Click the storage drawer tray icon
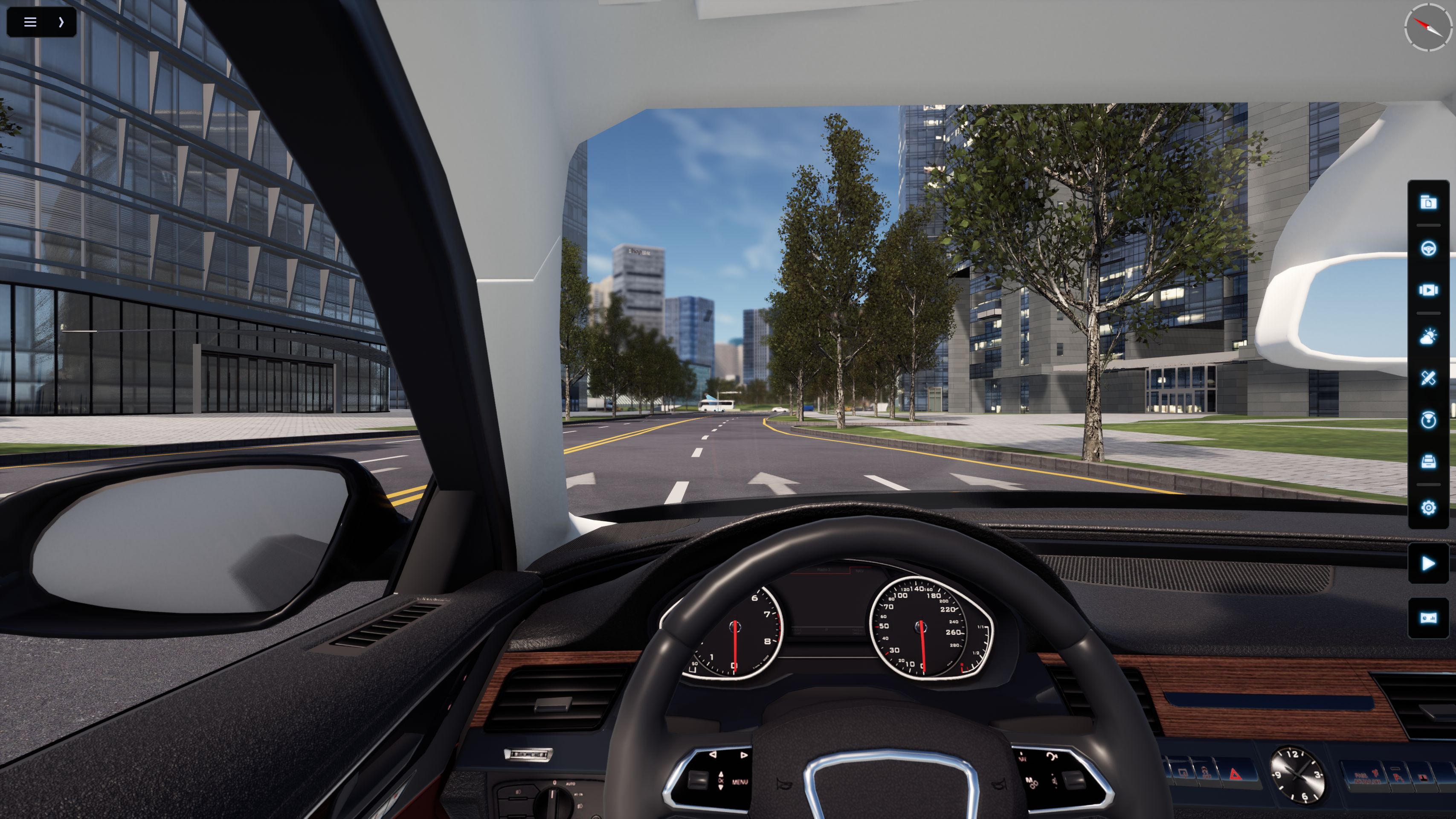Screen dimensions: 1456x819 [1428, 461]
